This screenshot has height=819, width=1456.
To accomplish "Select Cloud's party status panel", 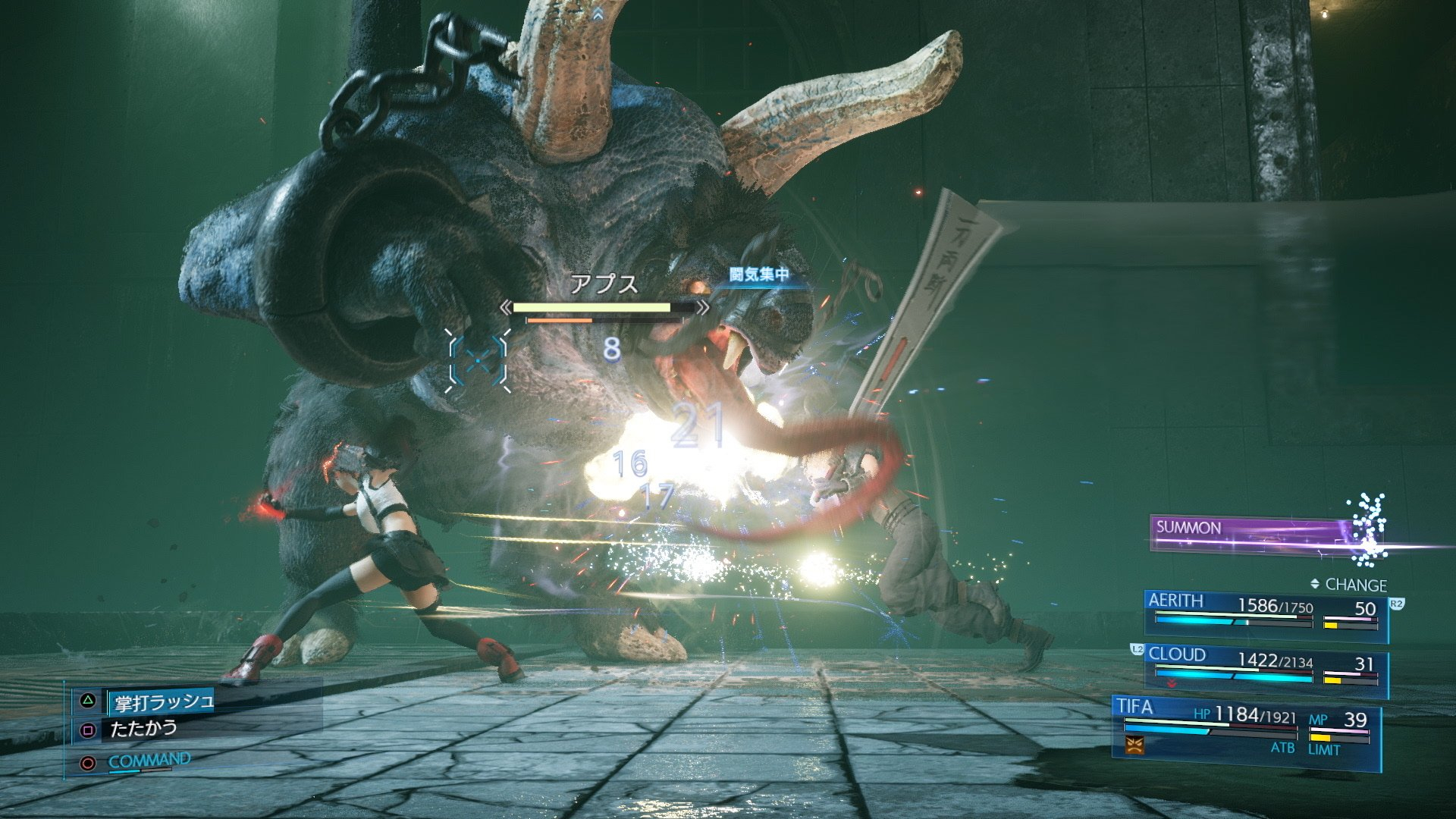I will pos(1265,670).
